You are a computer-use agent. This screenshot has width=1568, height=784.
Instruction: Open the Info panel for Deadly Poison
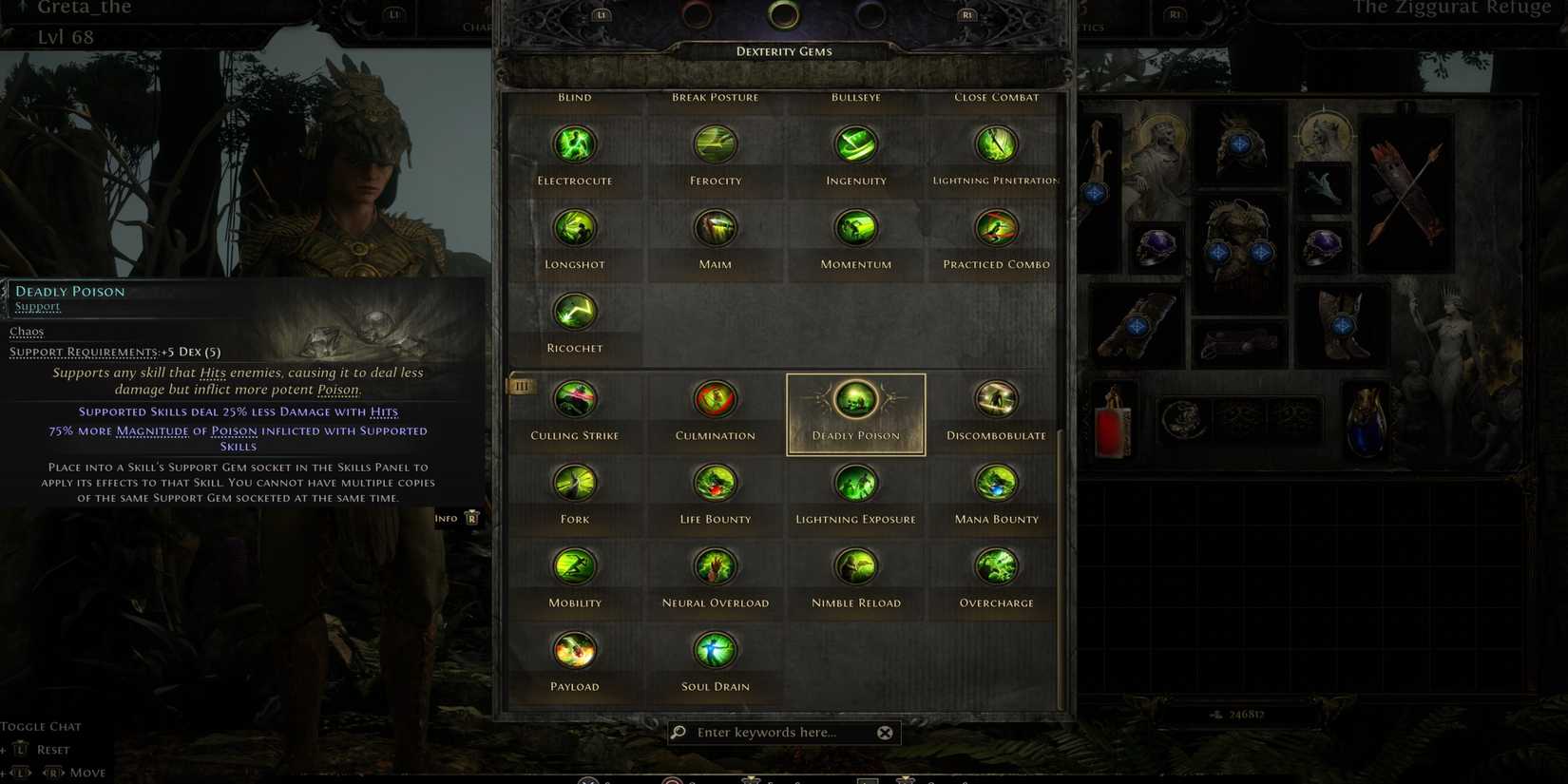457,517
